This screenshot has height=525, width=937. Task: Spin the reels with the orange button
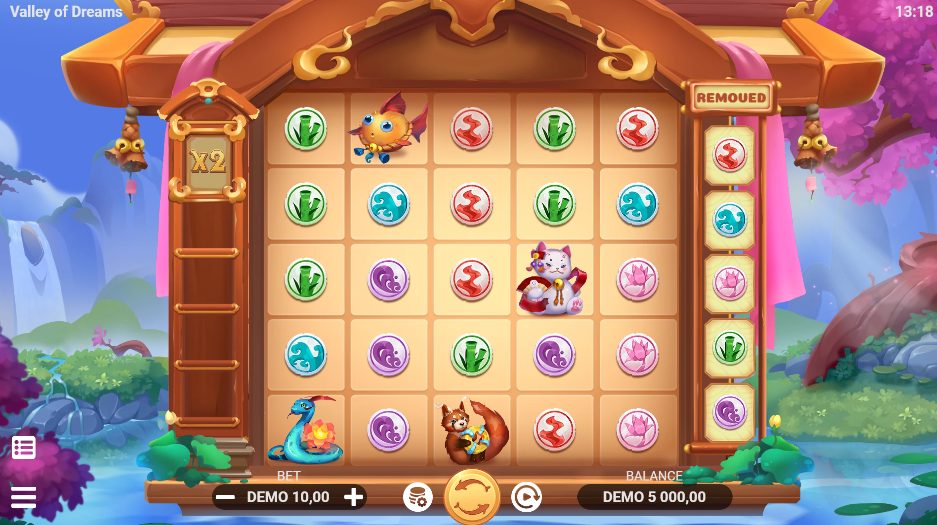(471, 496)
